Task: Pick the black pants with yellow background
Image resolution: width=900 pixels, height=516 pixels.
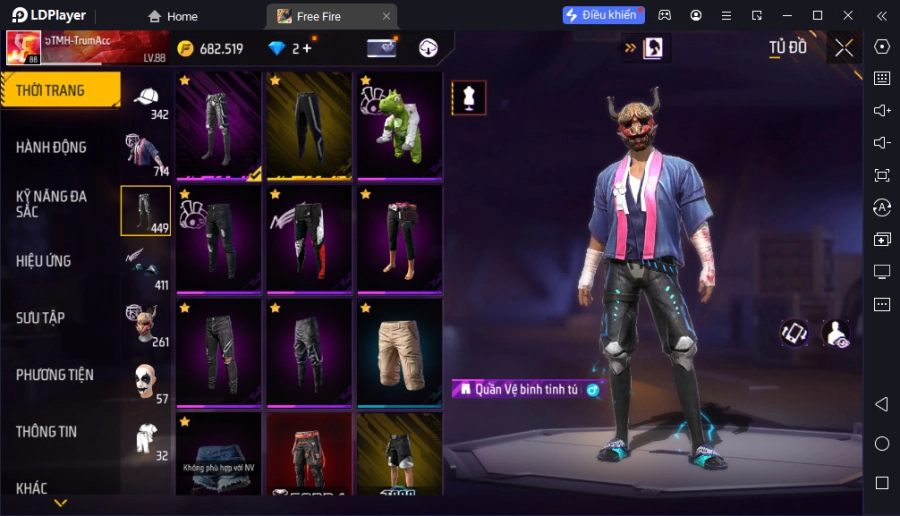Action: (308, 127)
